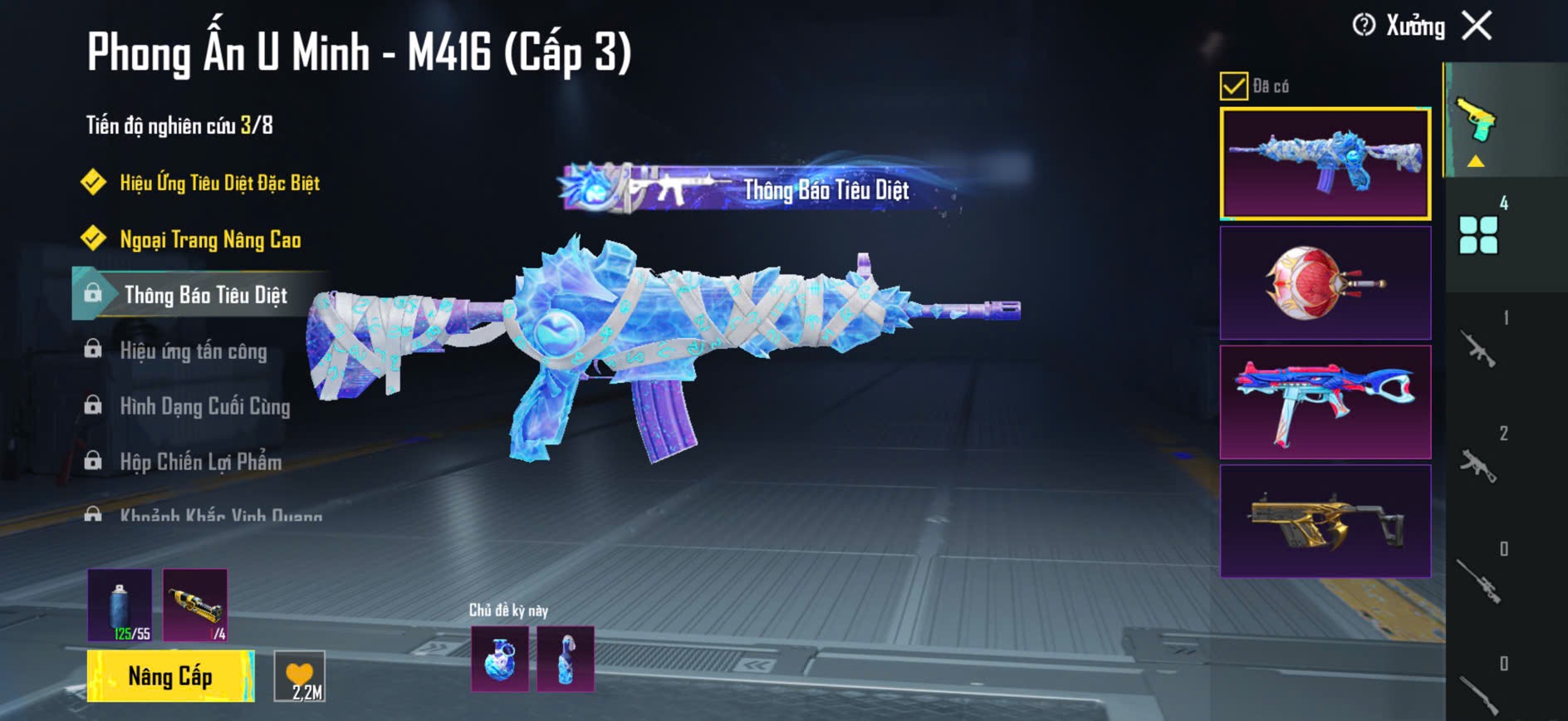View the blue grenade theme item
Image resolution: width=1568 pixels, height=721 pixels.
click(499, 660)
